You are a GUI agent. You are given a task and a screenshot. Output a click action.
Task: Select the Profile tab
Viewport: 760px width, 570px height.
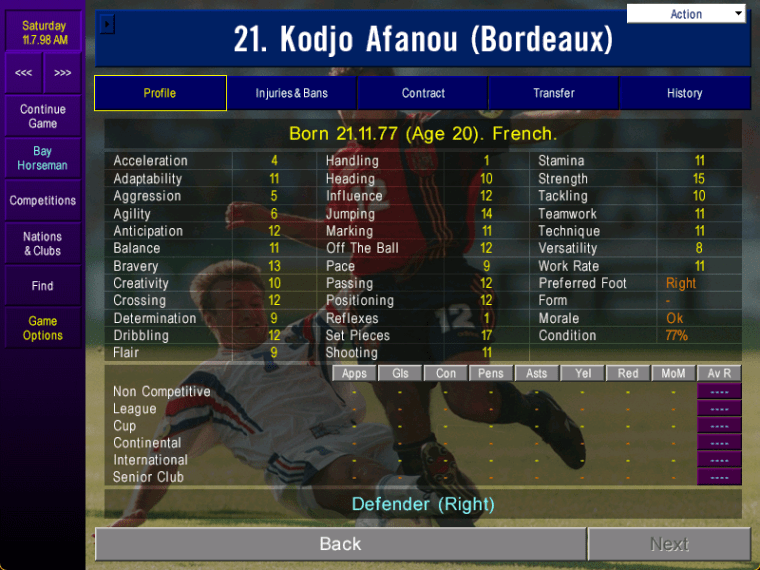[x=160, y=93]
